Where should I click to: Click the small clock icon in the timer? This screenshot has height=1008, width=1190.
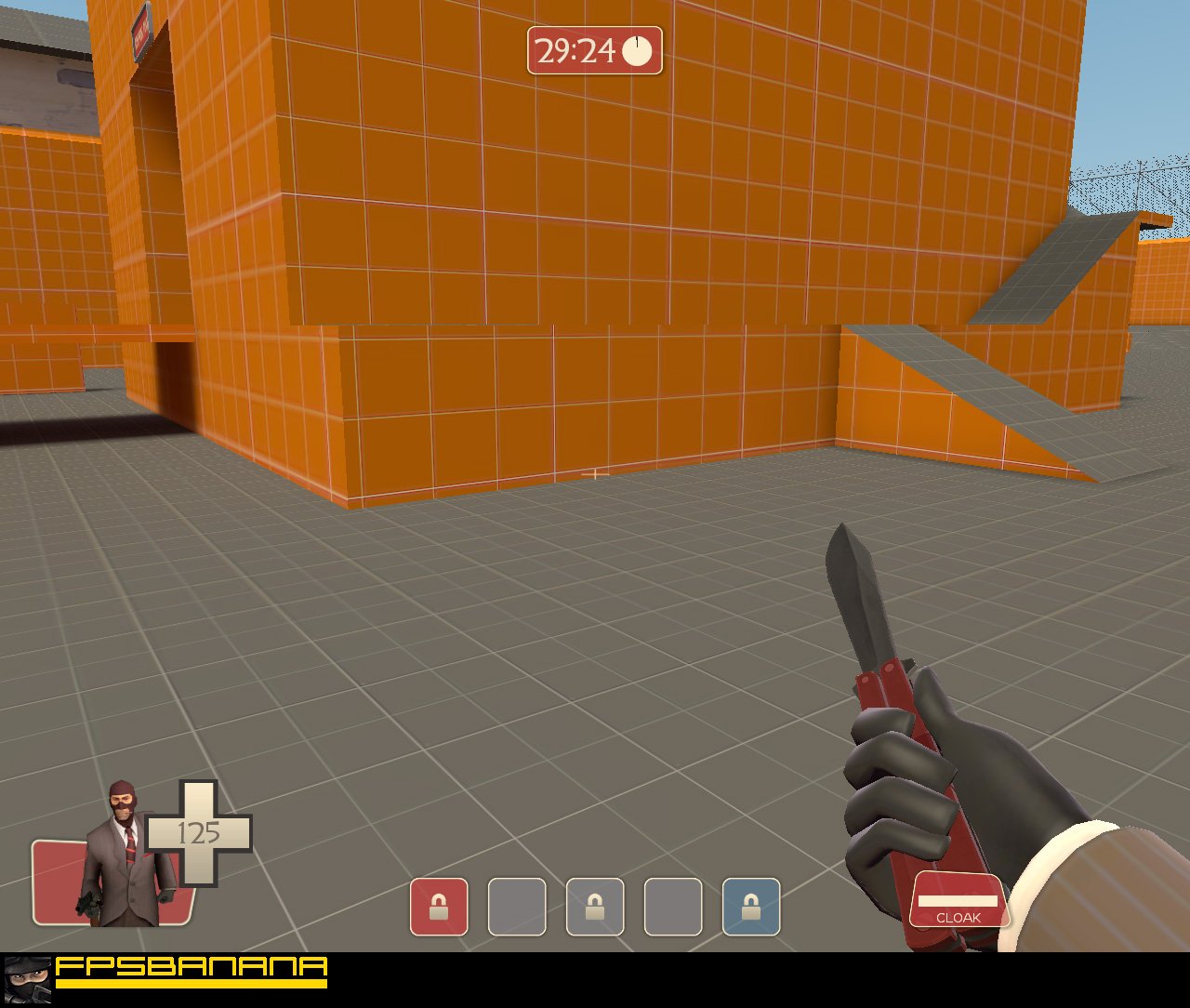tap(636, 53)
